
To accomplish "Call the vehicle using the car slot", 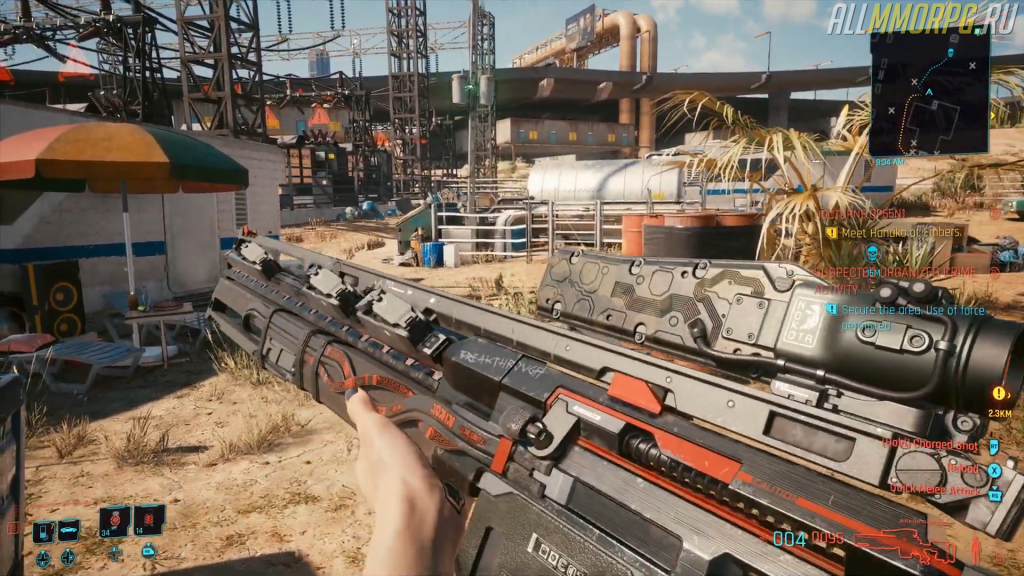I will click(x=68, y=531).
